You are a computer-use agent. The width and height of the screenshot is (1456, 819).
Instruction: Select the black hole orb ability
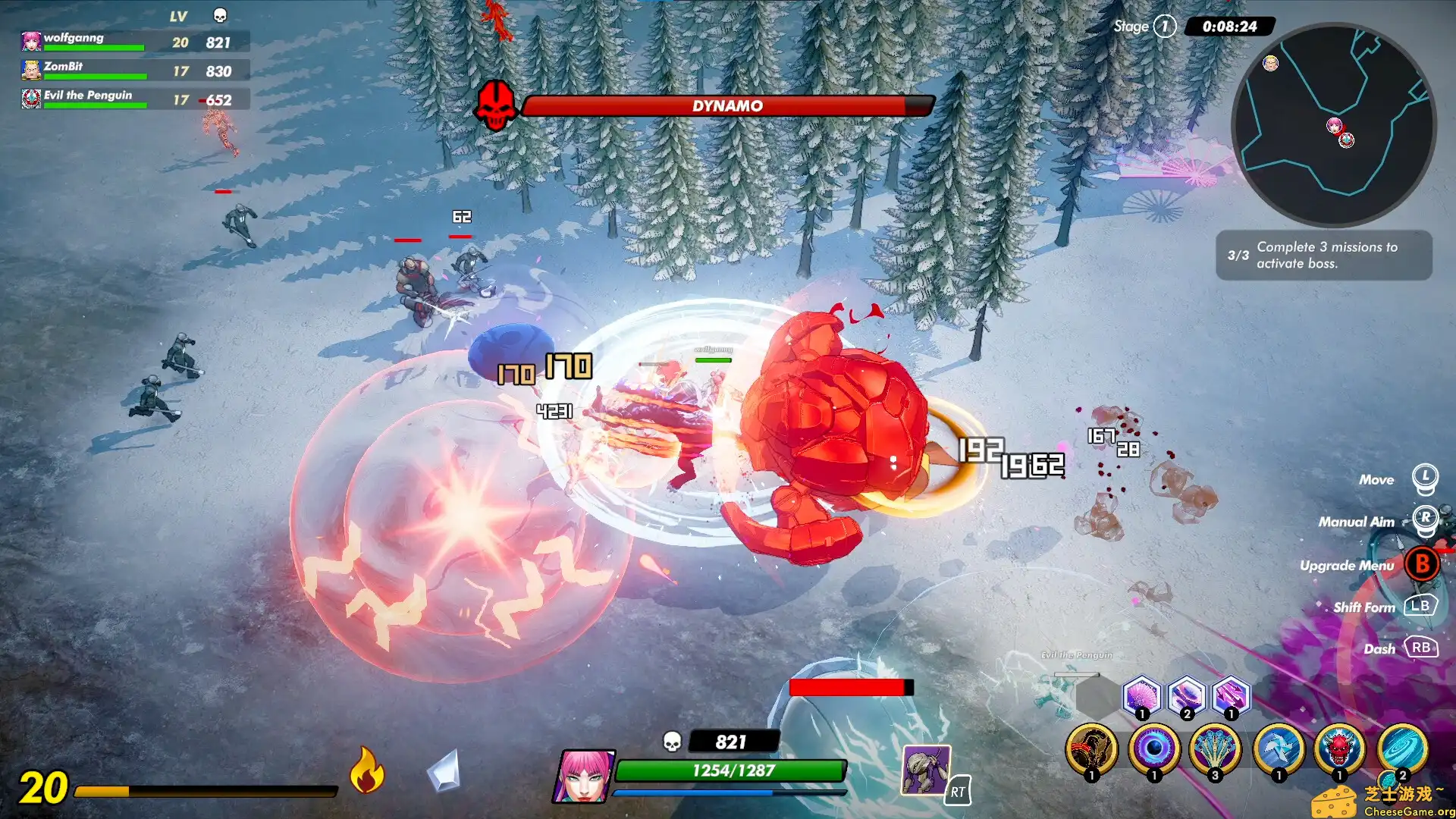tap(1154, 749)
